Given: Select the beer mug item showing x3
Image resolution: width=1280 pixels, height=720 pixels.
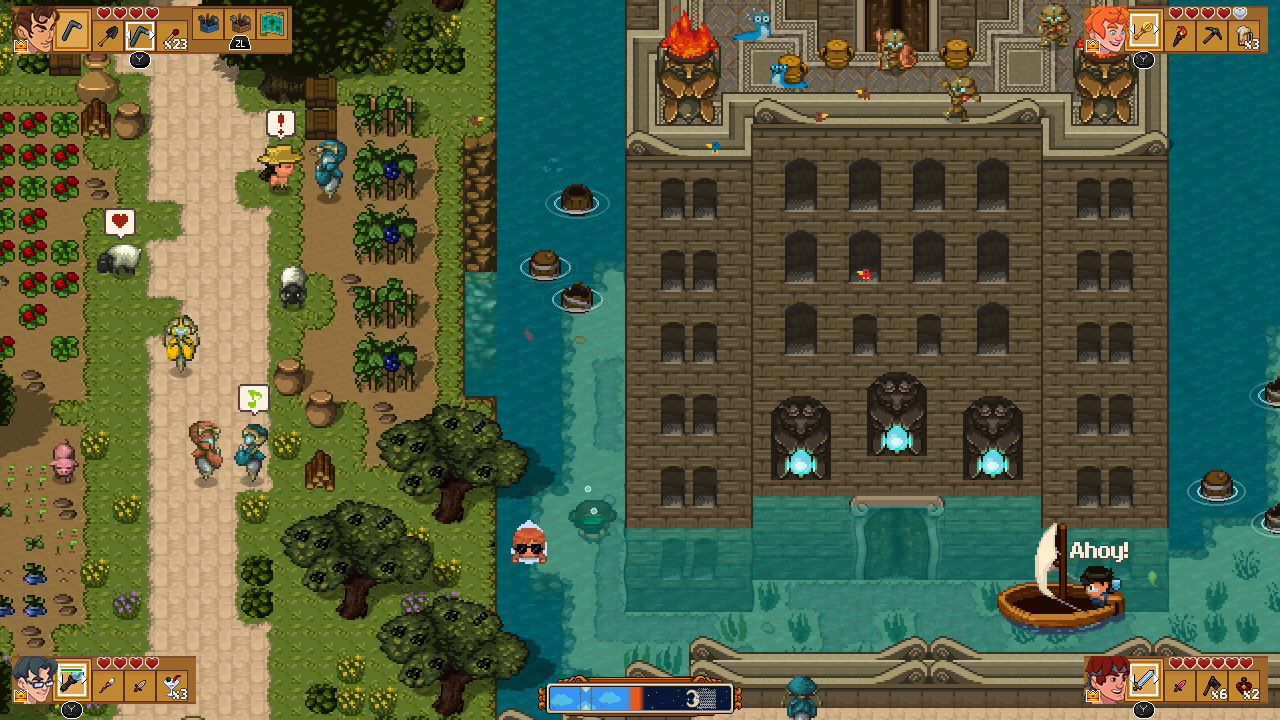Looking at the screenshot, I should coord(1244,34).
